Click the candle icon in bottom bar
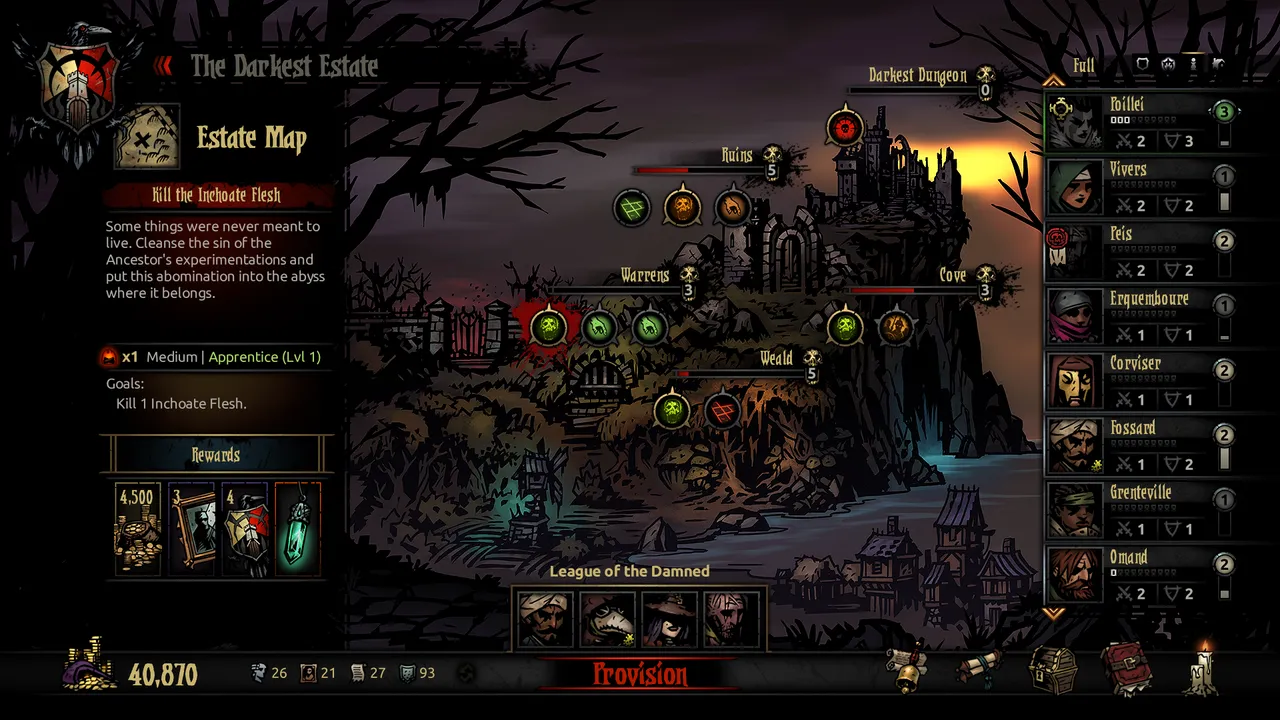The height and width of the screenshot is (720, 1280). point(1203,669)
